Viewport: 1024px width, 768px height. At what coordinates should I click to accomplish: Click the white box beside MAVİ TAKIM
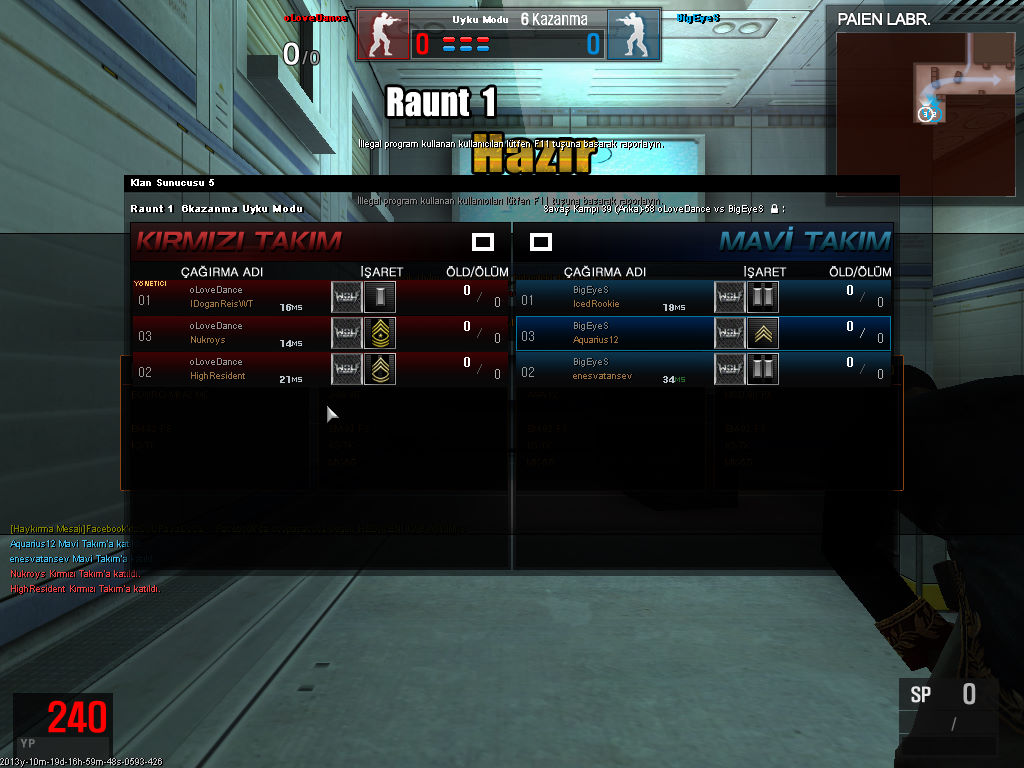pyautogui.click(x=541, y=242)
